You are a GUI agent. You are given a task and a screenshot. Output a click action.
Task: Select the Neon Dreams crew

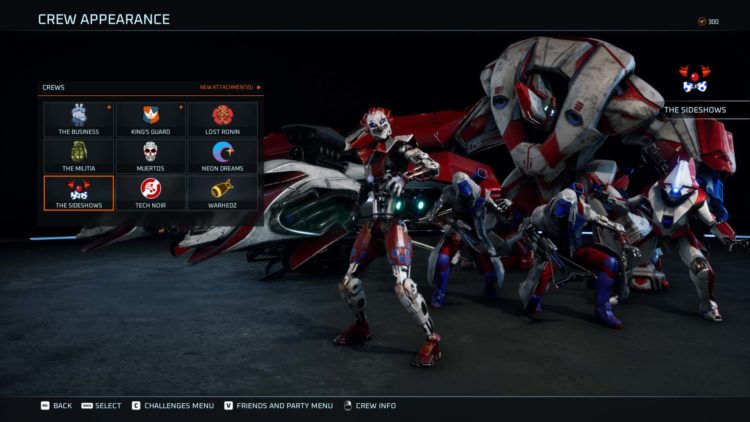pyautogui.click(x=222, y=155)
